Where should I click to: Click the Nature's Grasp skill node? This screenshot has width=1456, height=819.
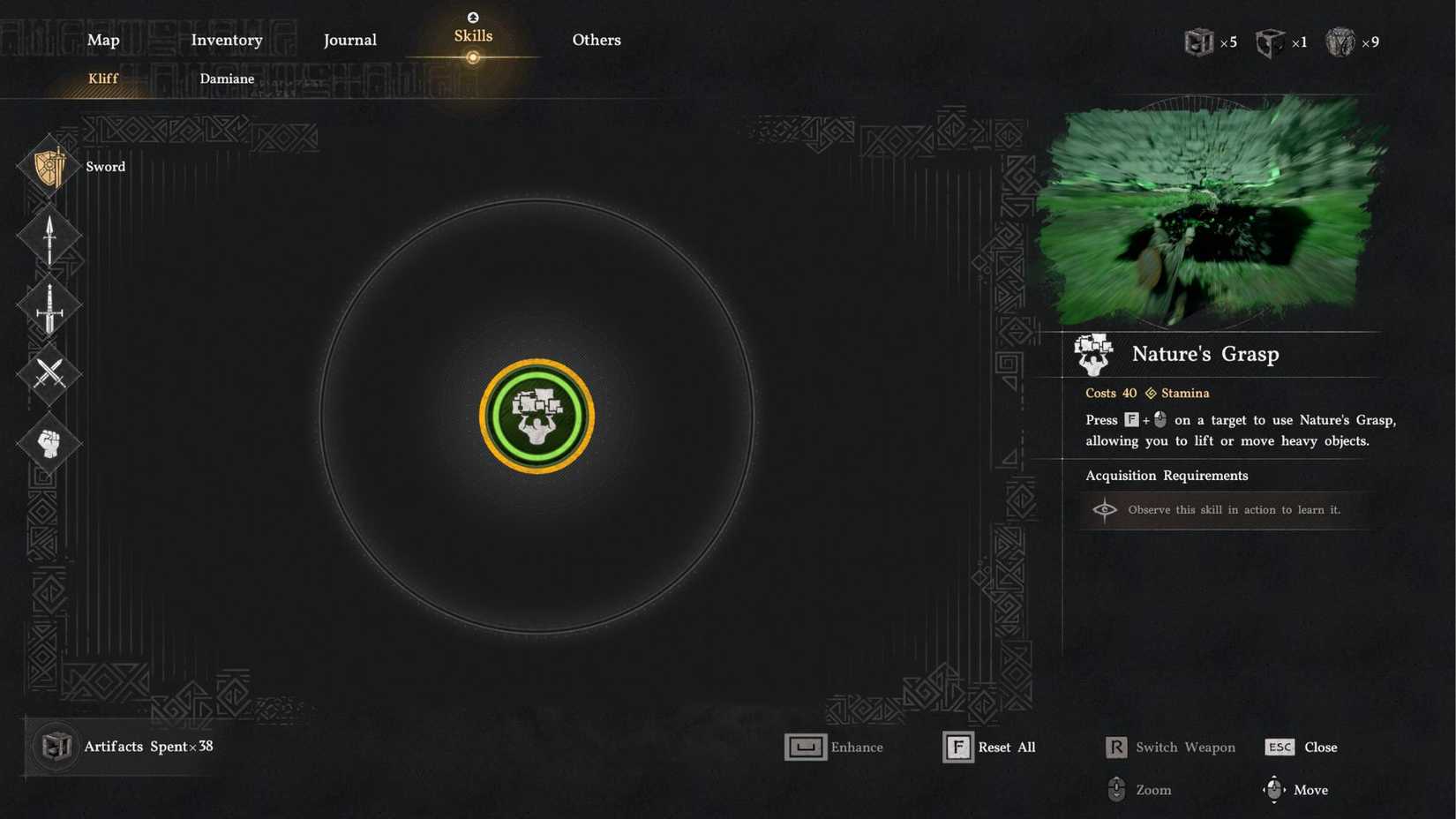pyautogui.click(x=537, y=416)
